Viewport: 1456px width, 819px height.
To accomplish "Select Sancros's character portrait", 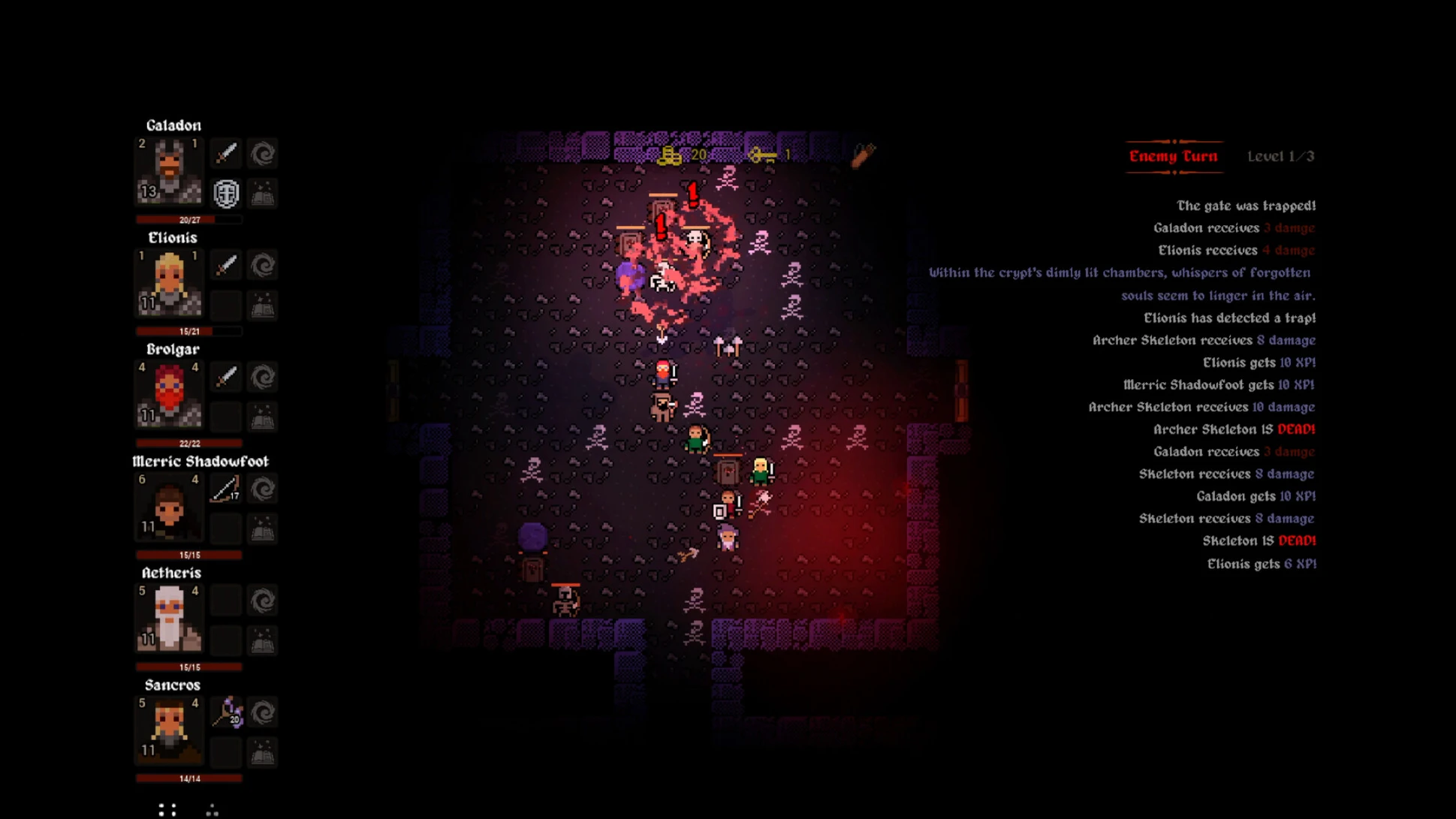I will click(x=169, y=730).
